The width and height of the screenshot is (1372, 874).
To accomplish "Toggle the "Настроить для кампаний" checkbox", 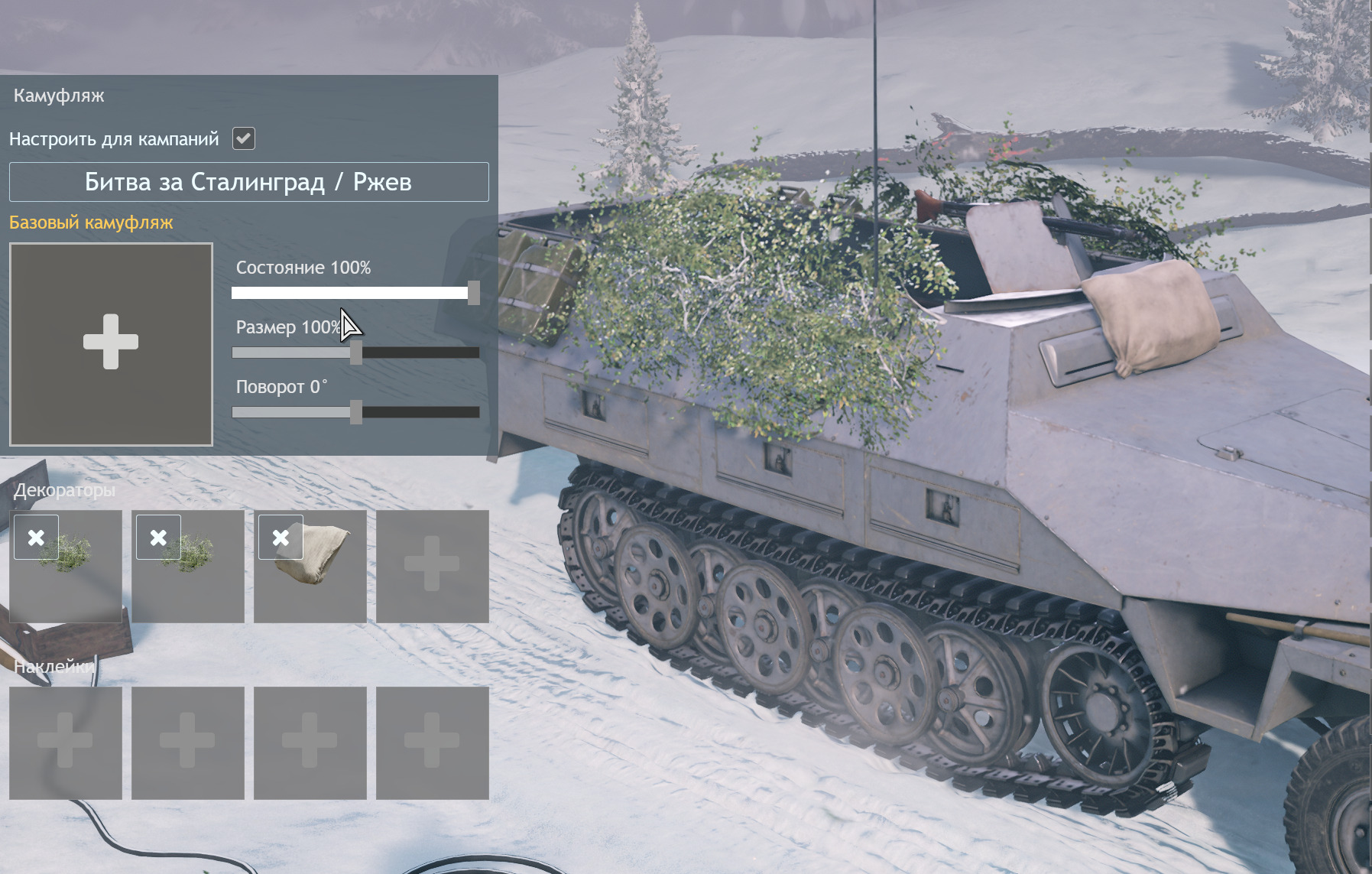I will 244,138.
